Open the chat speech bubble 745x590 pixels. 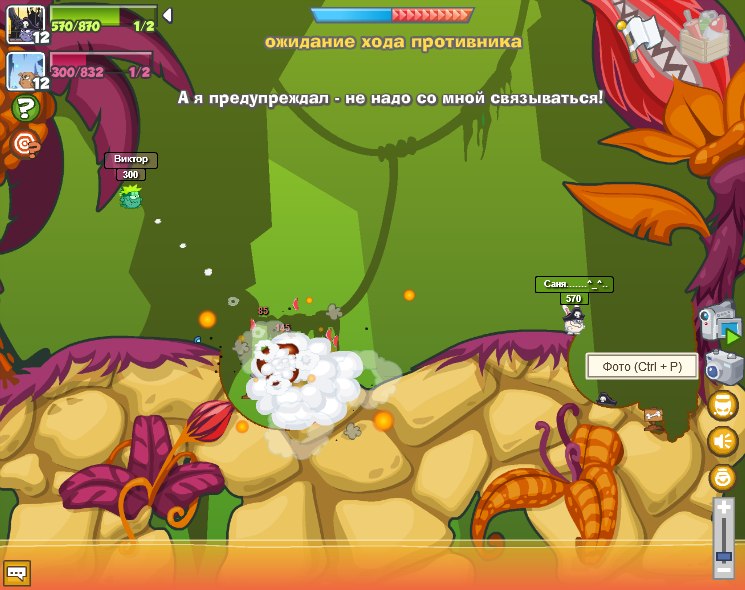pos(17,573)
